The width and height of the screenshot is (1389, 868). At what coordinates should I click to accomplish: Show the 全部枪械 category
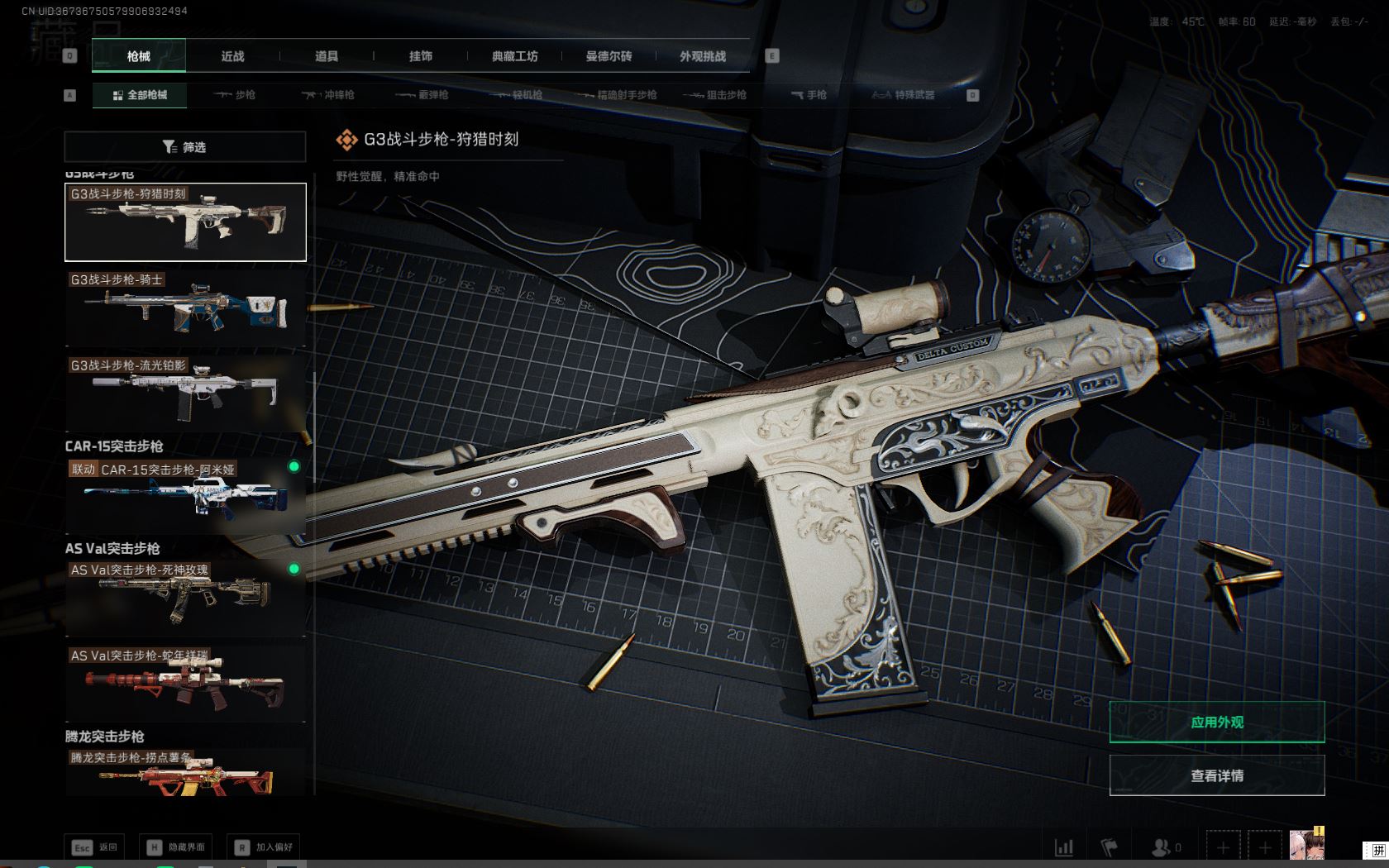140,95
